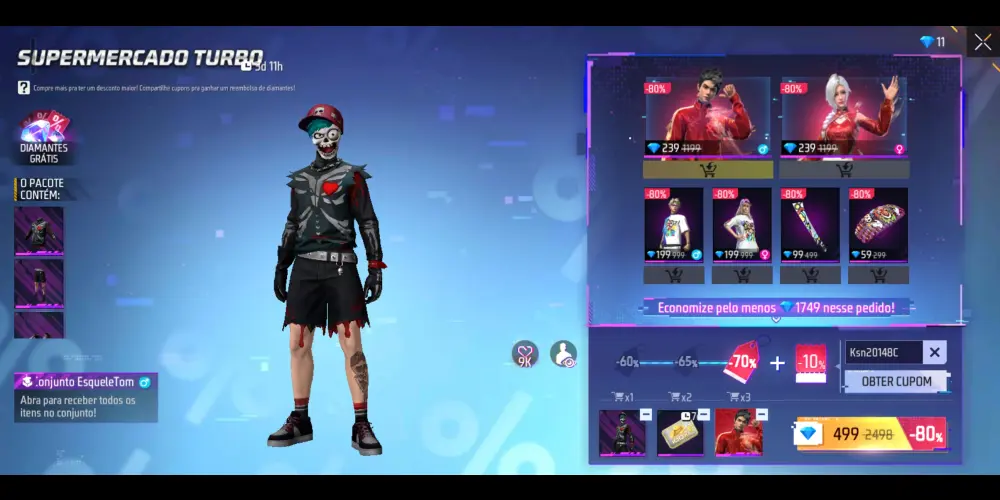Image resolution: width=1000 pixels, height=500 pixels.
Task: Add the colorful parachute skin to cart
Action: pyautogui.click(x=878, y=274)
